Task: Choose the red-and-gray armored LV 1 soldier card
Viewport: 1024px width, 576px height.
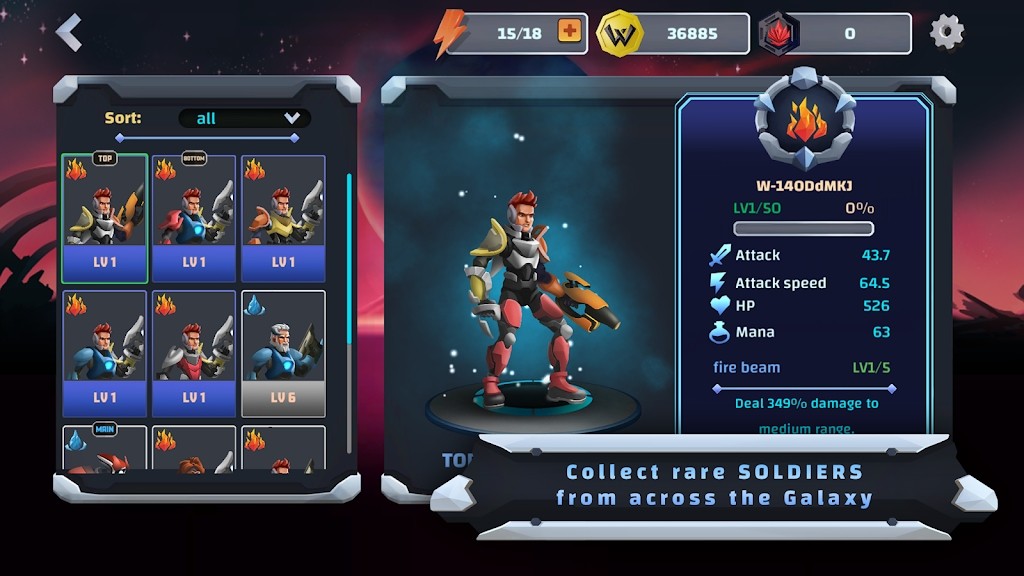Action: (194, 353)
